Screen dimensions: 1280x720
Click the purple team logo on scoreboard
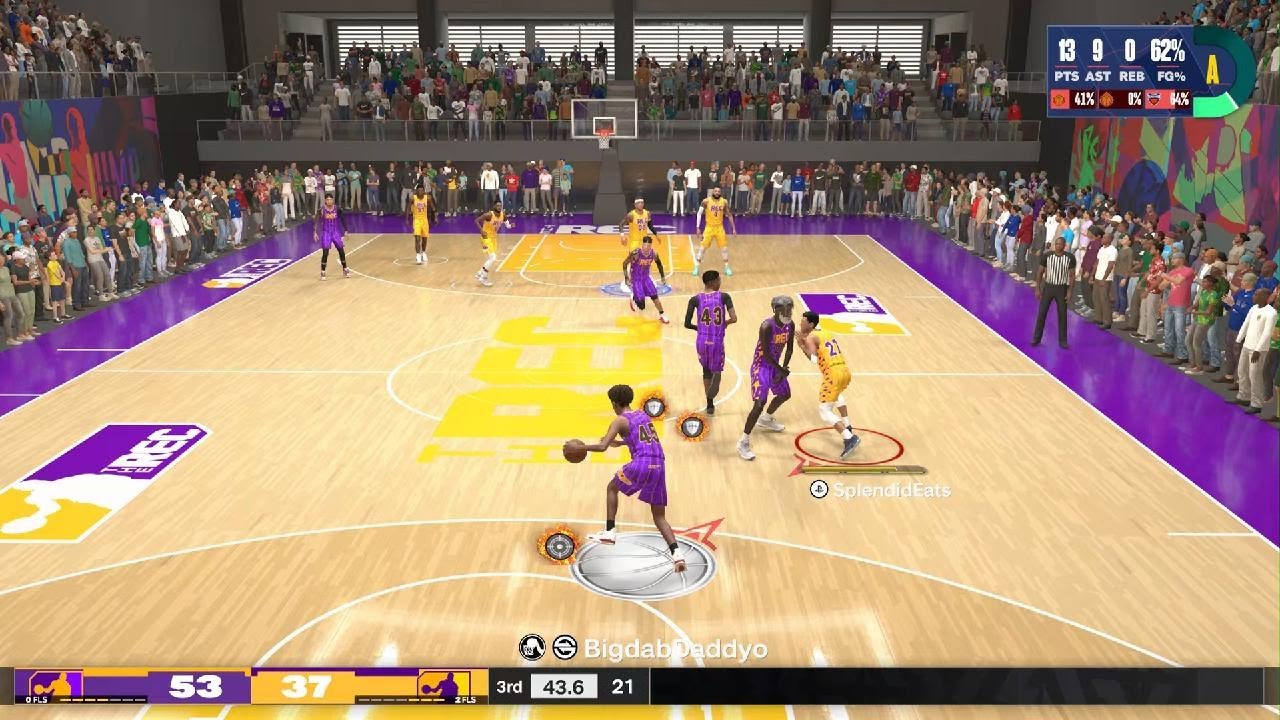click(55, 687)
